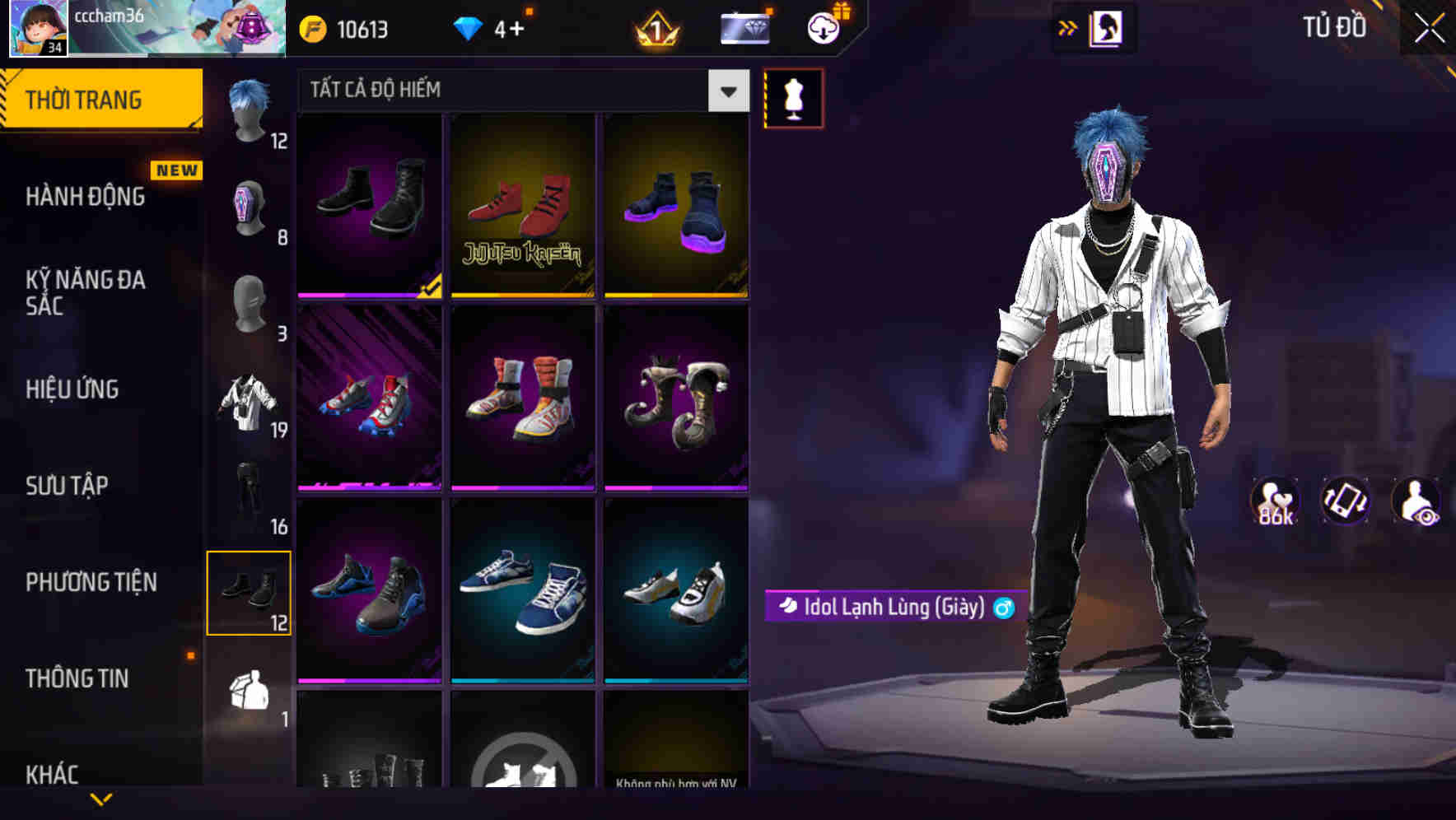This screenshot has height=820, width=1456.
Task: Toggle character-only view with the eye icon
Action: click(1417, 501)
